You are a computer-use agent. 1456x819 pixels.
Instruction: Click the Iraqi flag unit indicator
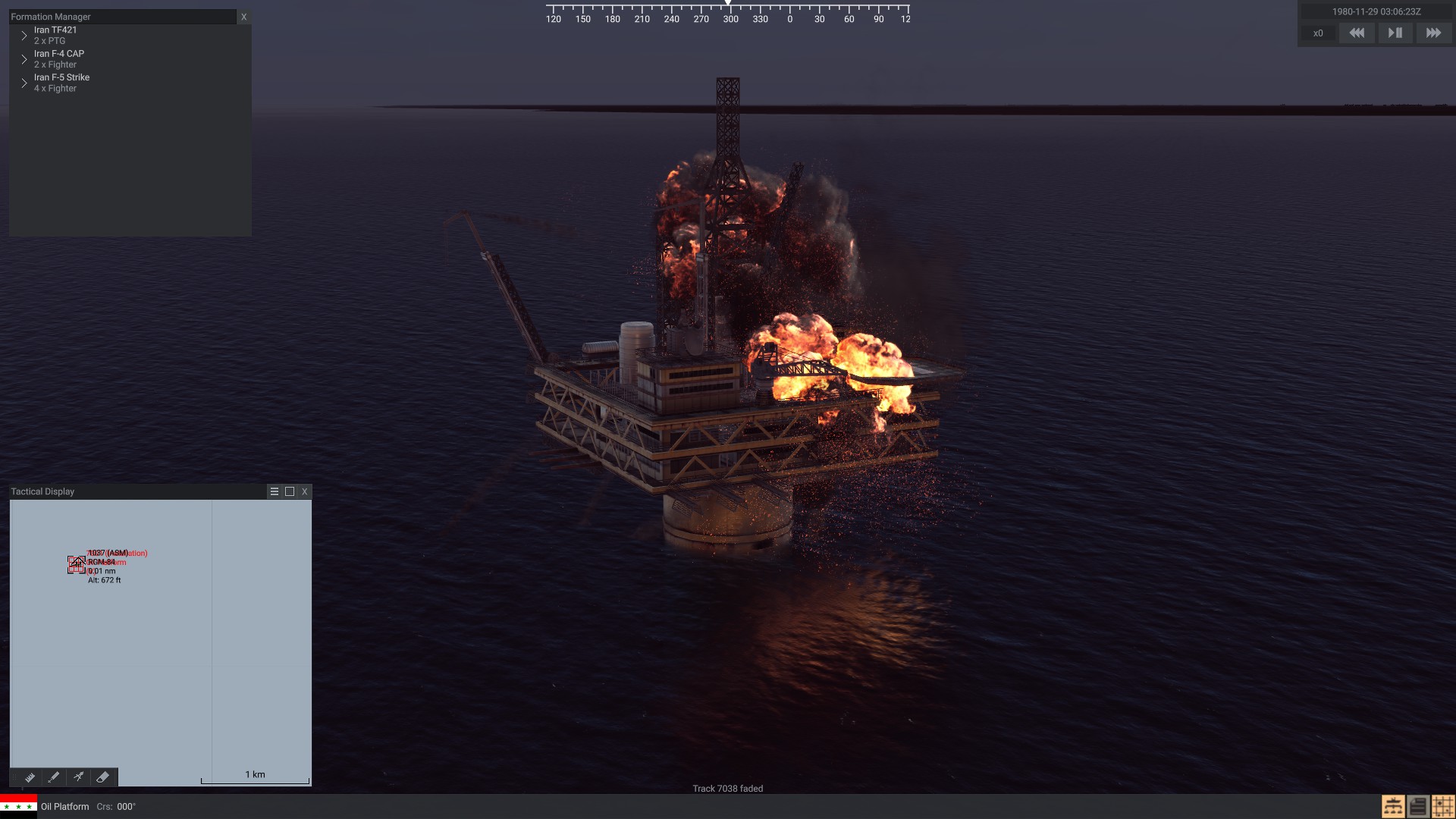(x=18, y=805)
